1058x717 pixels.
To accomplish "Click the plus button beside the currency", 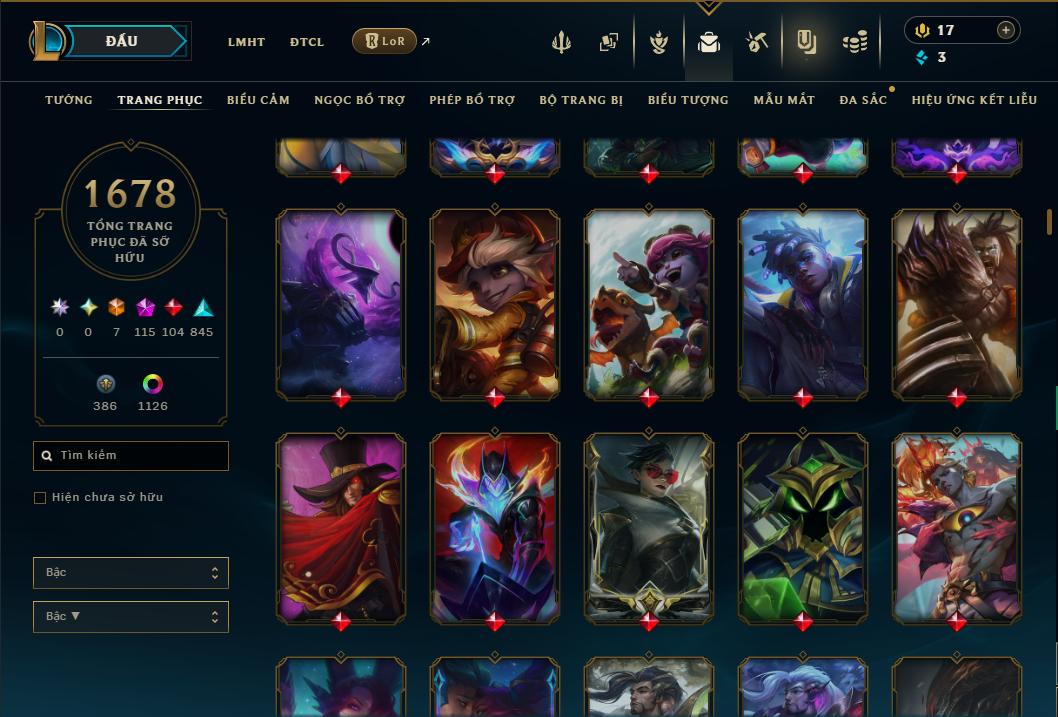I will pos(1006,30).
